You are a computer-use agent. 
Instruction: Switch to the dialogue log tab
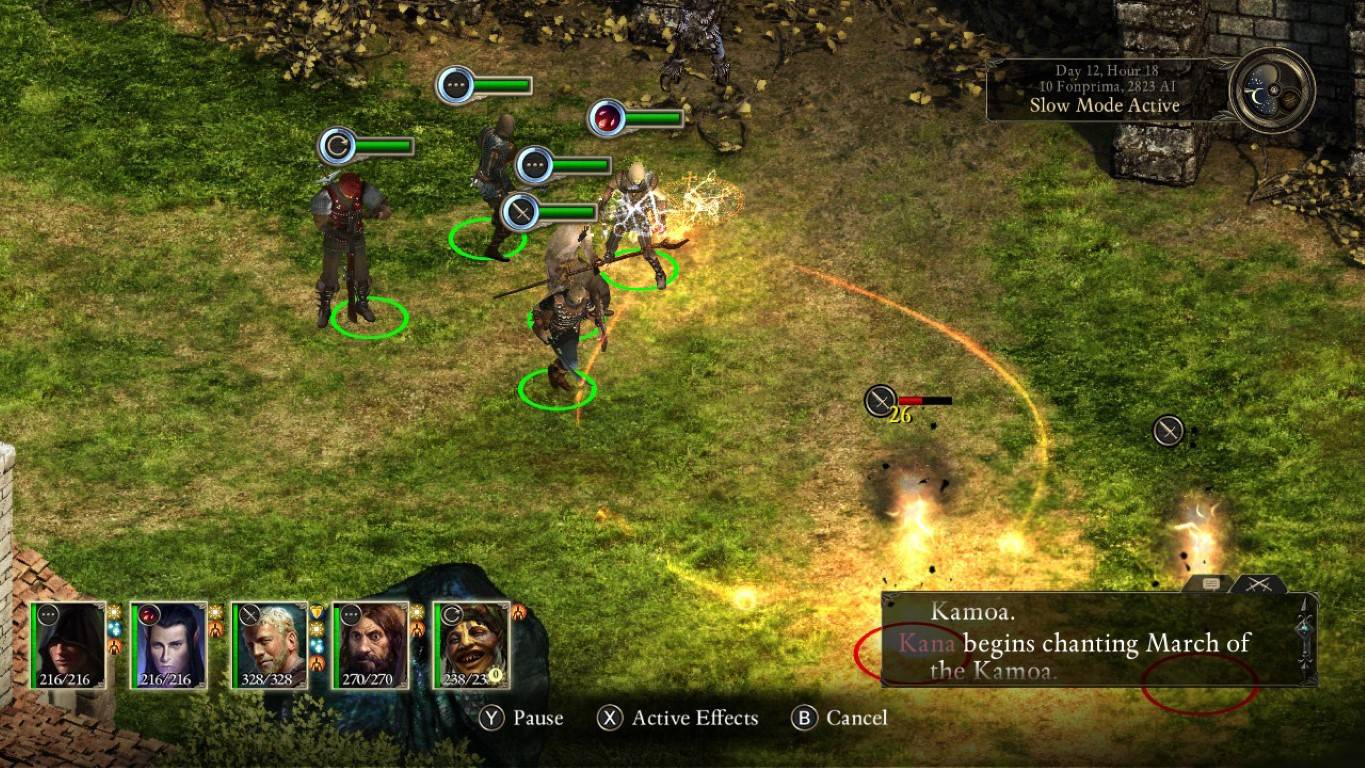tap(1212, 584)
